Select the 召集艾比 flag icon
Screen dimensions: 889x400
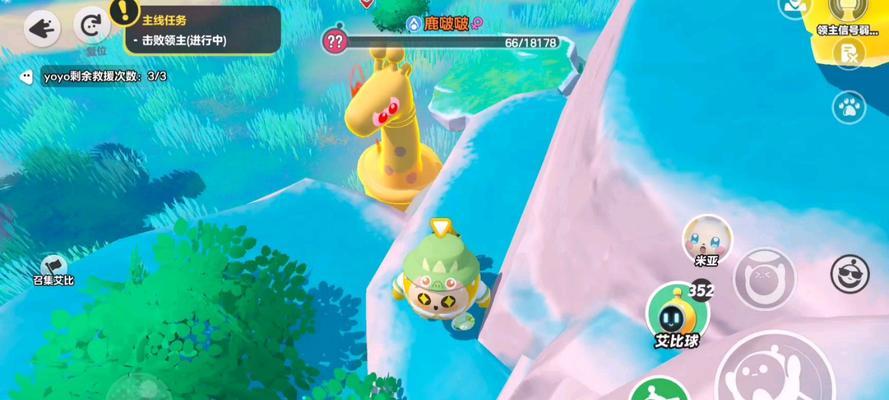pyautogui.click(x=53, y=264)
